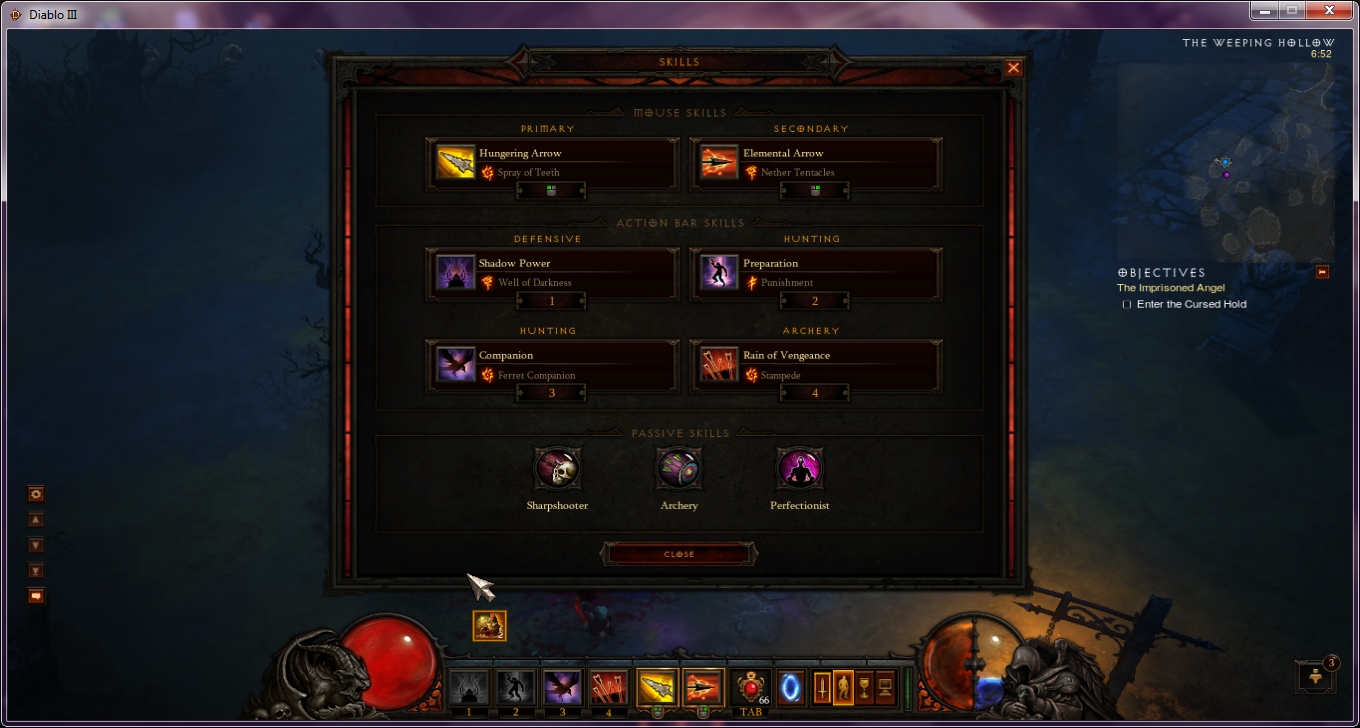Viewport: 1360px width, 728px height.
Task: Select the Sharpshooter passive skill
Action: [557, 468]
